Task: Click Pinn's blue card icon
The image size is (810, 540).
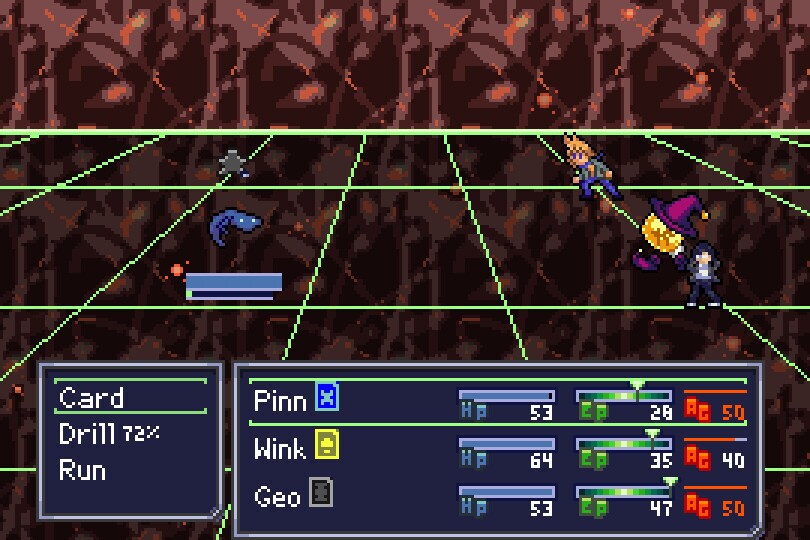Action: pyautogui.click(x=327, y=398)
